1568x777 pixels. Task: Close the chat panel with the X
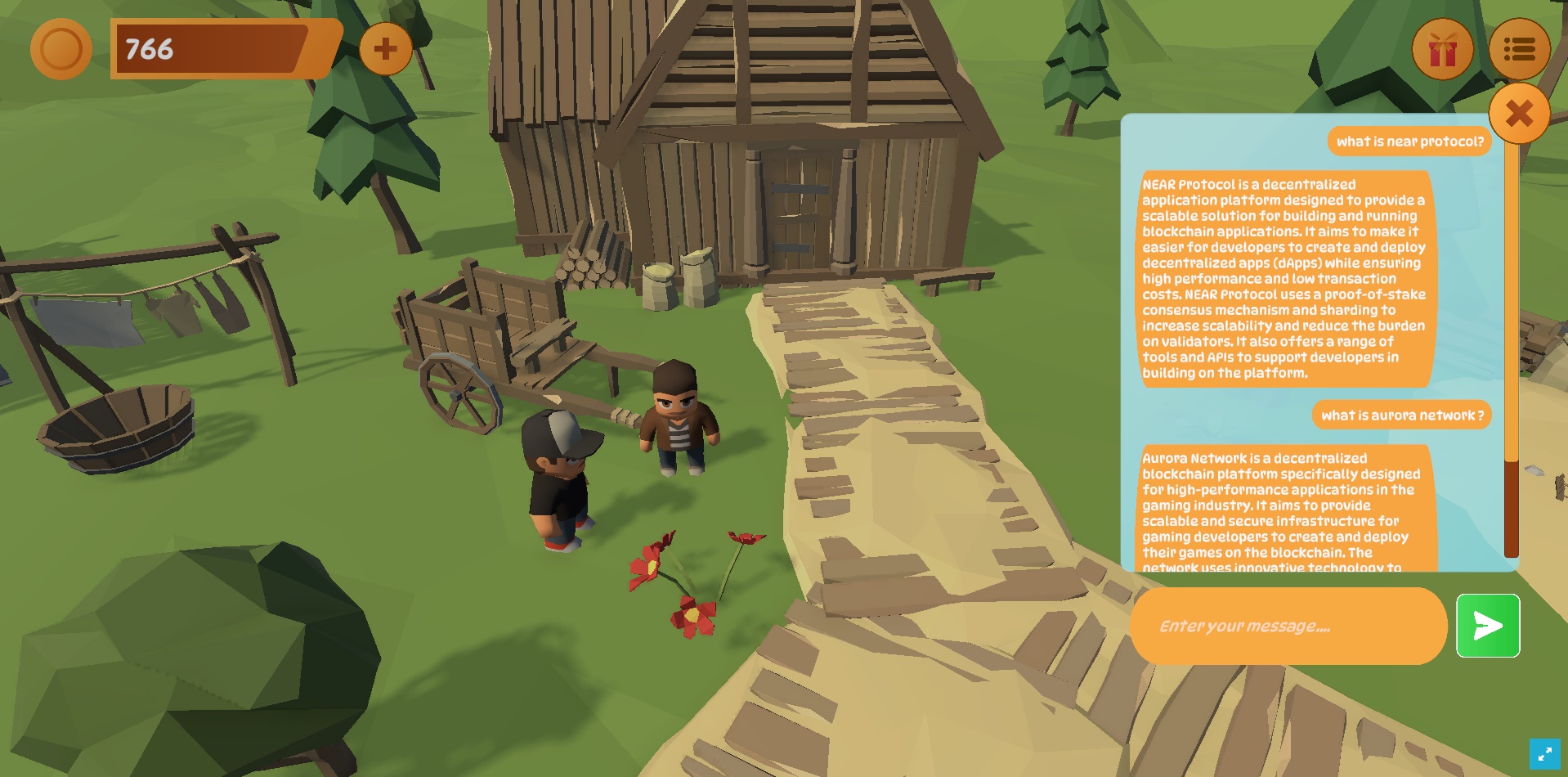[1519, 114]
